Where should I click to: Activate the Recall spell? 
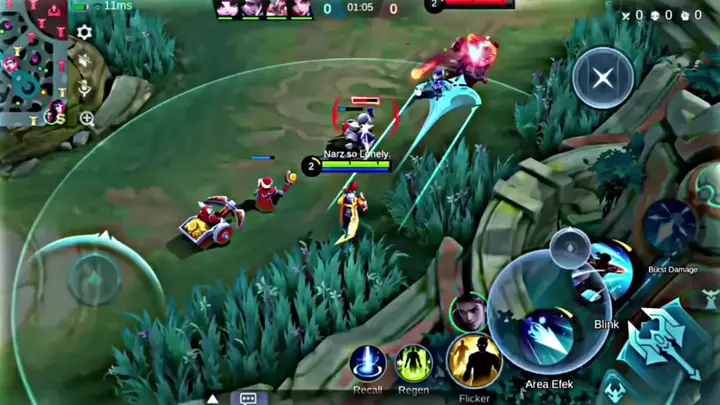coord(368,364)
